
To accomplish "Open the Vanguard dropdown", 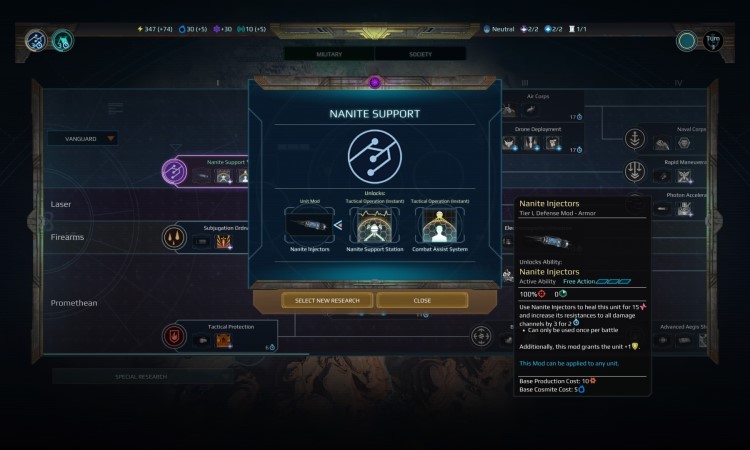I will click(83, 139).
